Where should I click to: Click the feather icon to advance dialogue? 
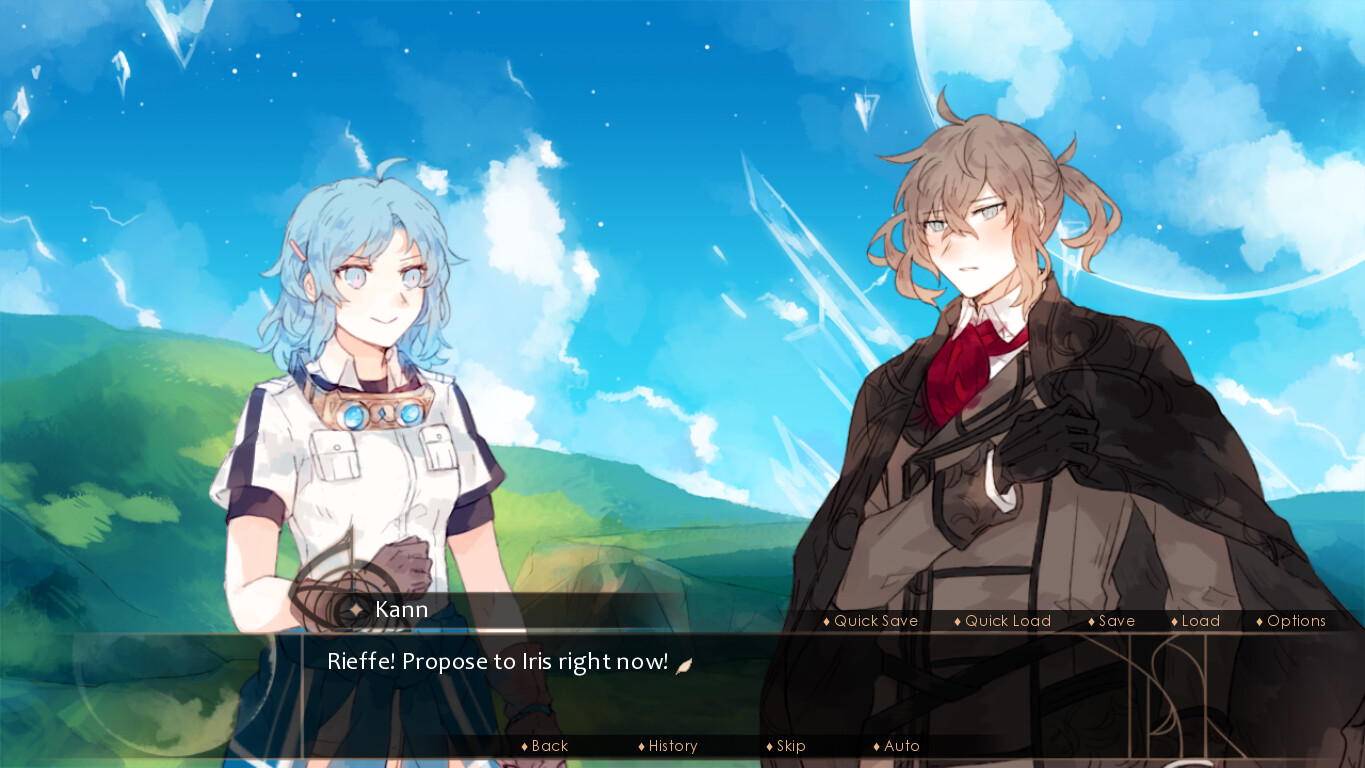tap(682, 662)
